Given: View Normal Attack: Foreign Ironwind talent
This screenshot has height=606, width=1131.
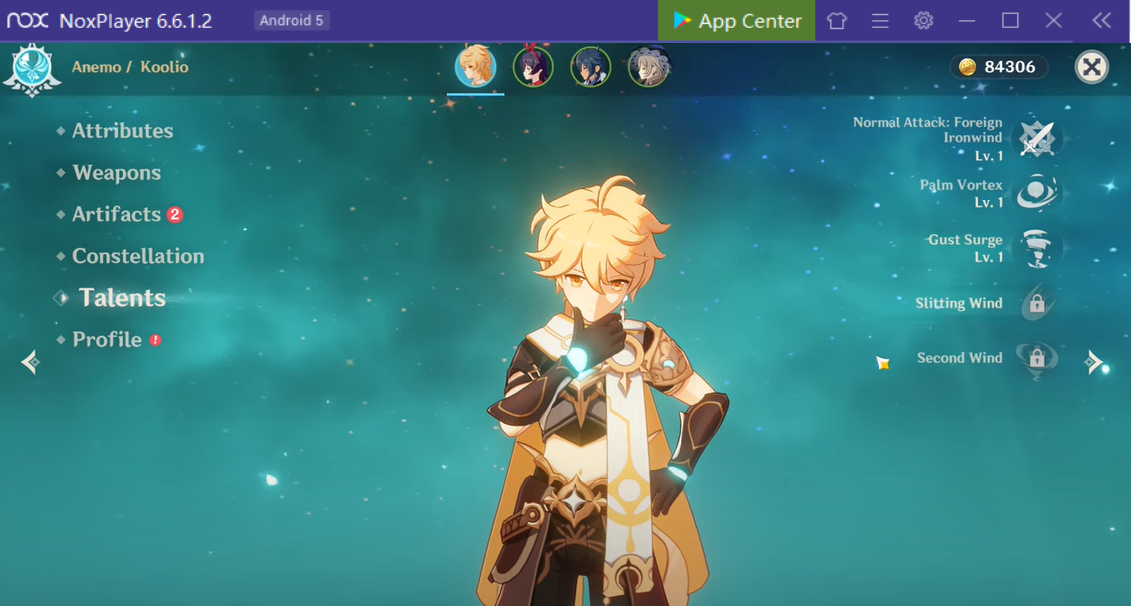Looking at the screenshot, I should tap(1036, 138).
